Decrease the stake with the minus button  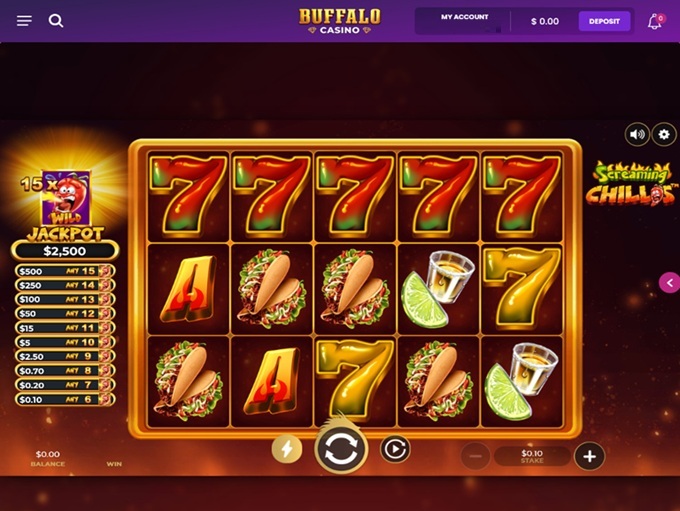[475, 456]
